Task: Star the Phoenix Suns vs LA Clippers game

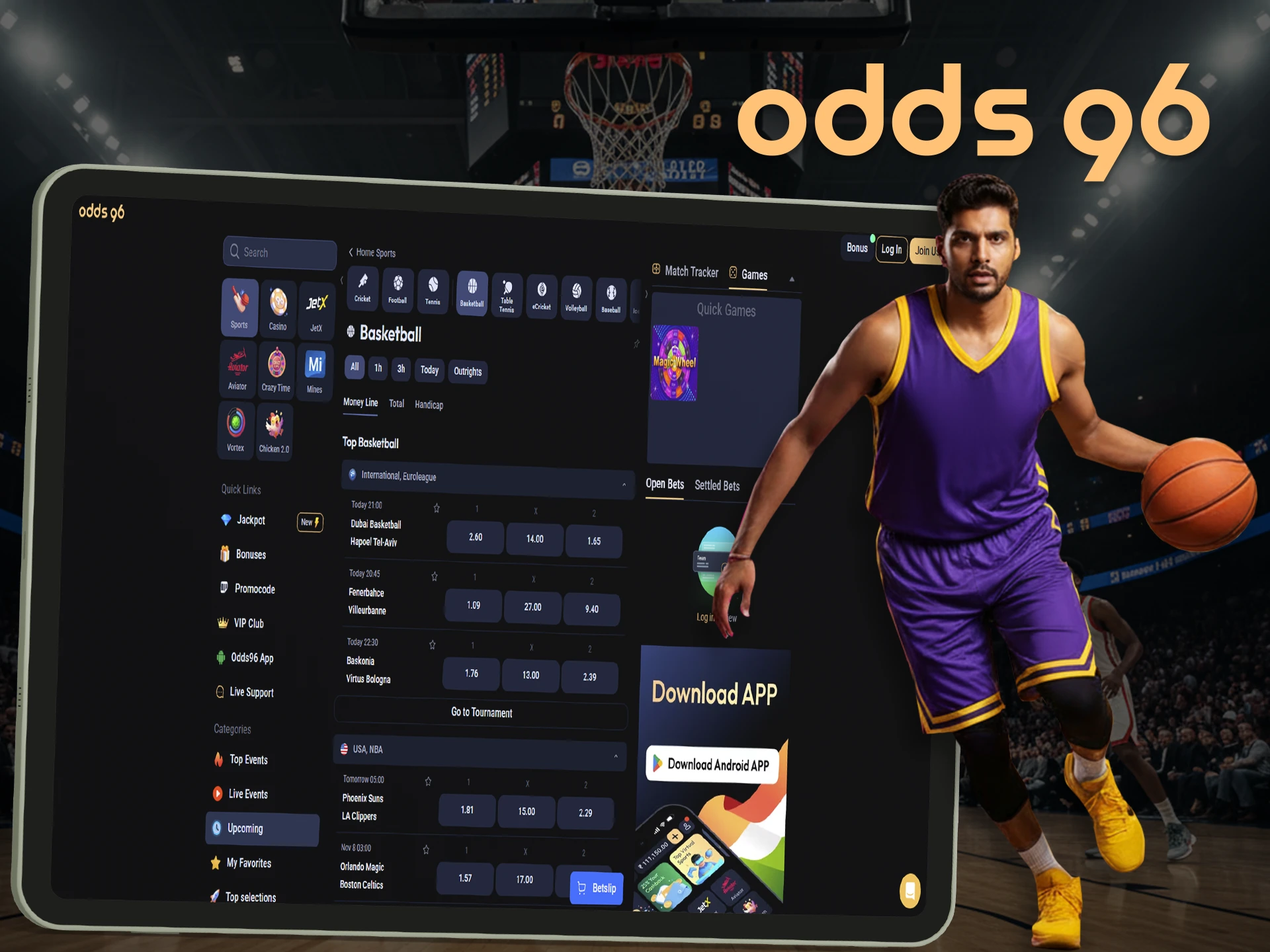Action: [427, 781]
